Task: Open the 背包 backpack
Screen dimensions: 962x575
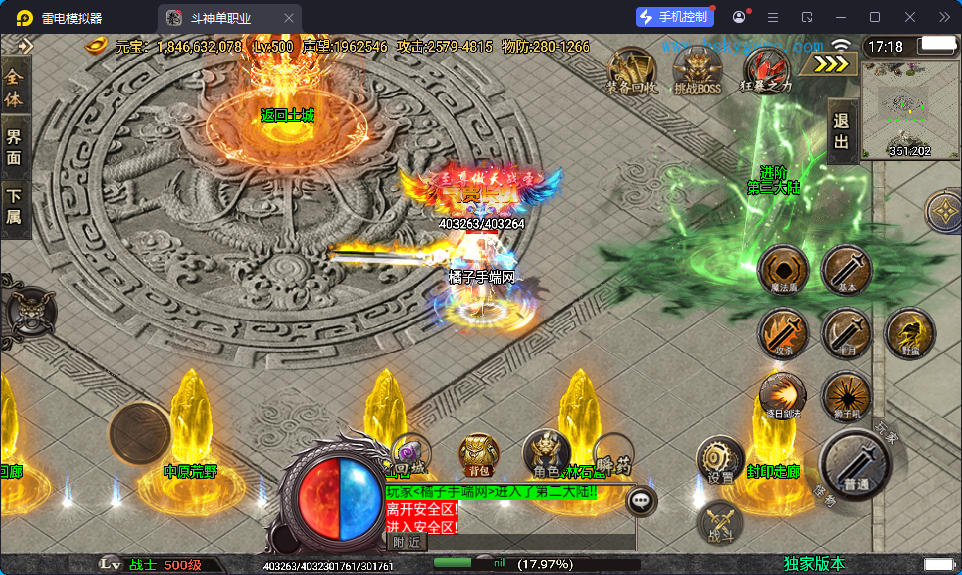Action: coord(479,455)
